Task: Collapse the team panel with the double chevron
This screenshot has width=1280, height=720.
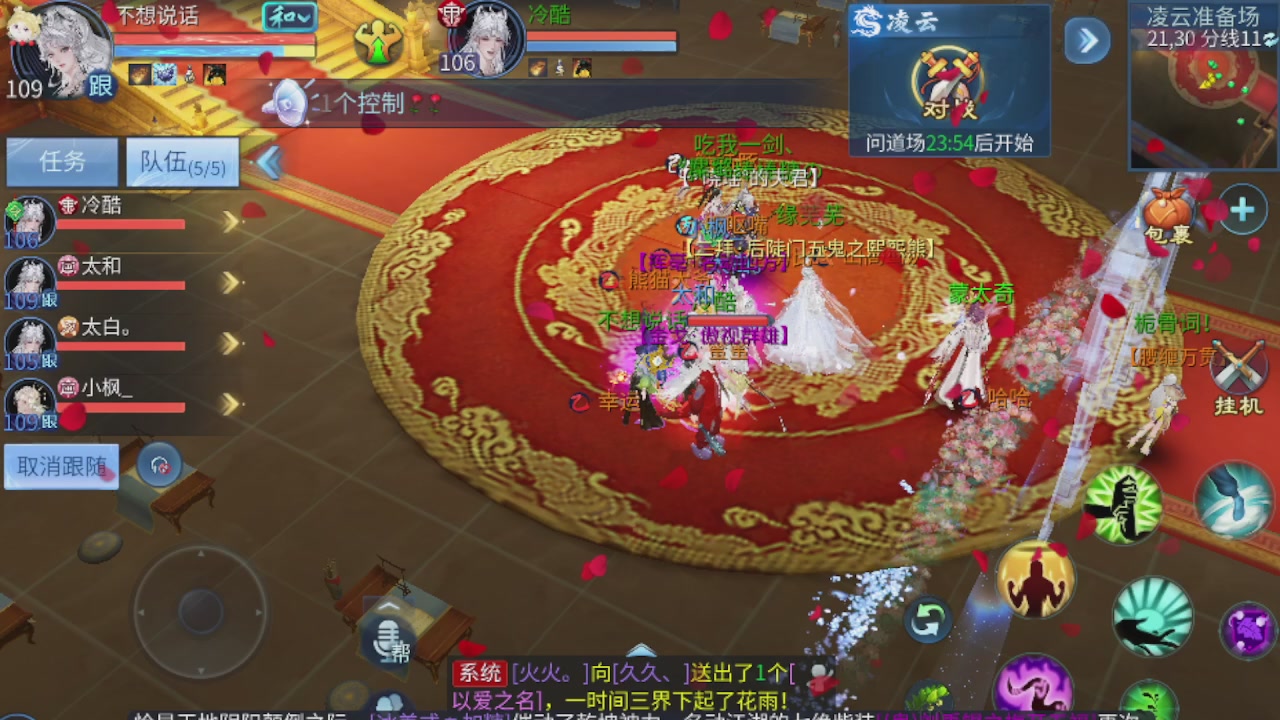Action: coord(269,162)
